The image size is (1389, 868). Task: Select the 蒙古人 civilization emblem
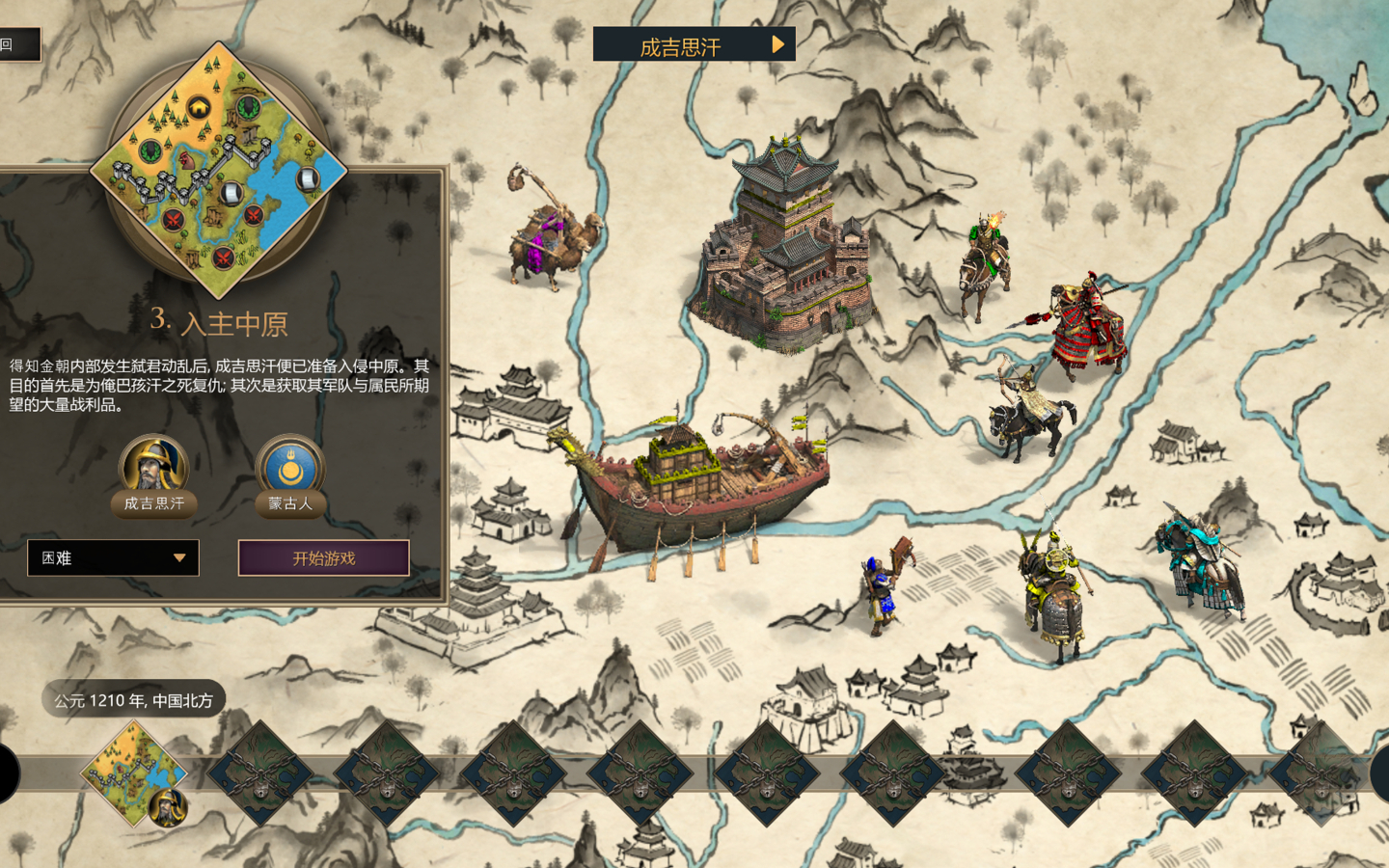click(289, 466)
